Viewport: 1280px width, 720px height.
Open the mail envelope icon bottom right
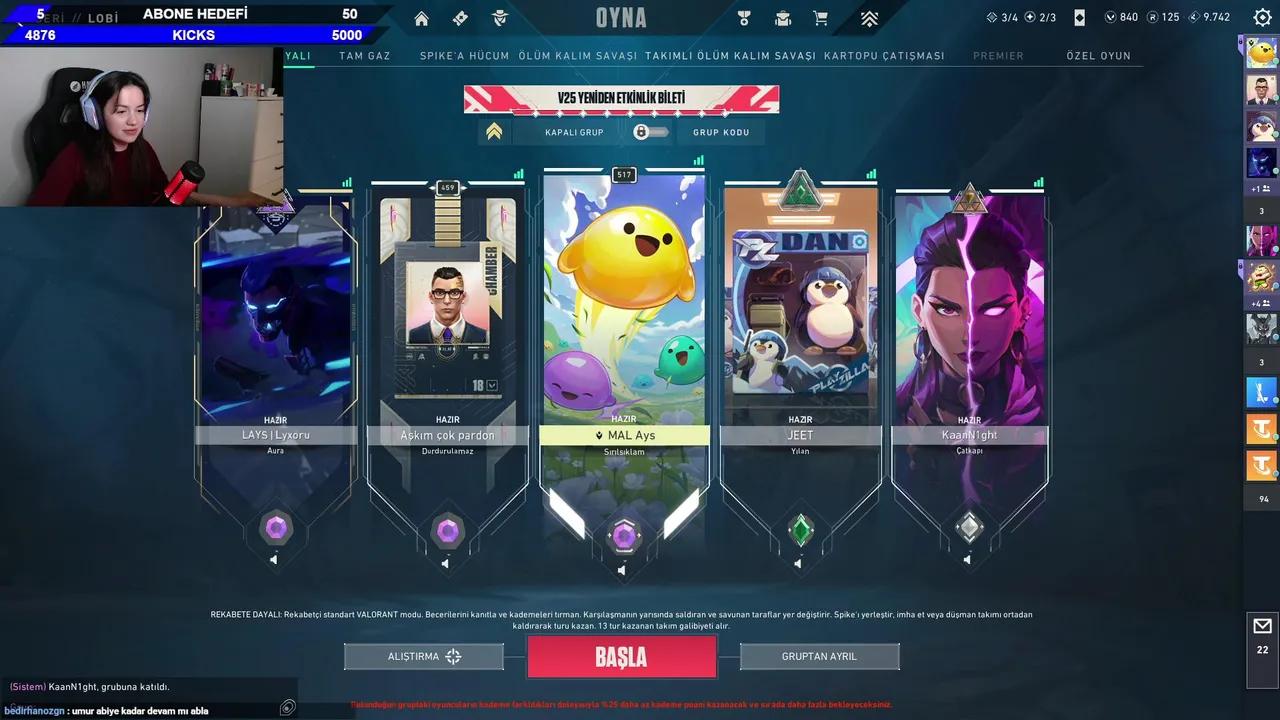coord(1262,625)
